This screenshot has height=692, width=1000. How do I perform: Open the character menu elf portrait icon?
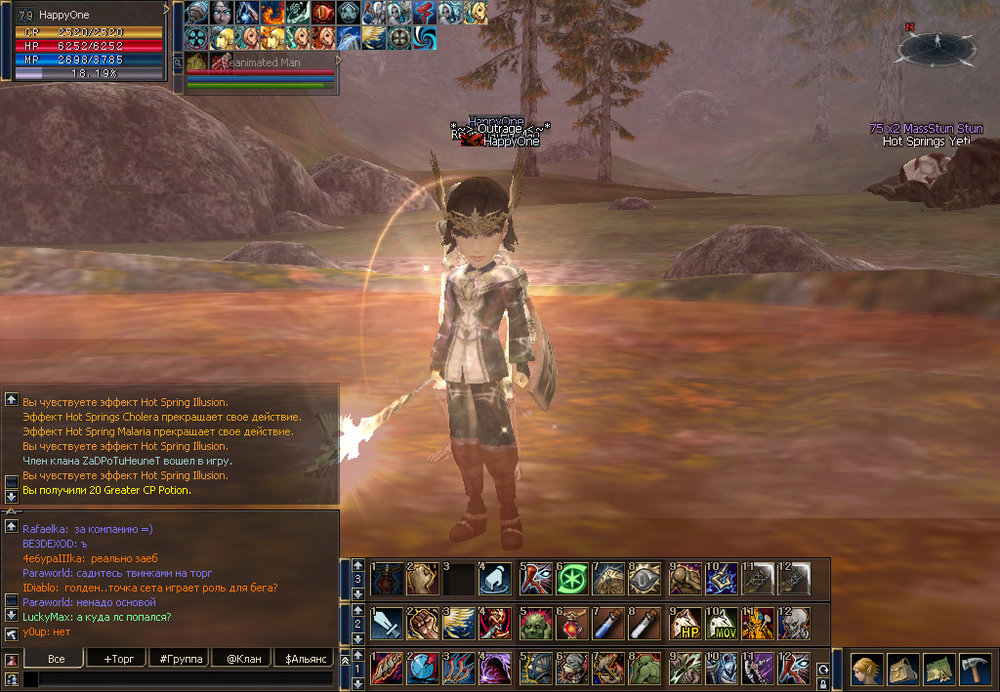click(x=867, y=668)
